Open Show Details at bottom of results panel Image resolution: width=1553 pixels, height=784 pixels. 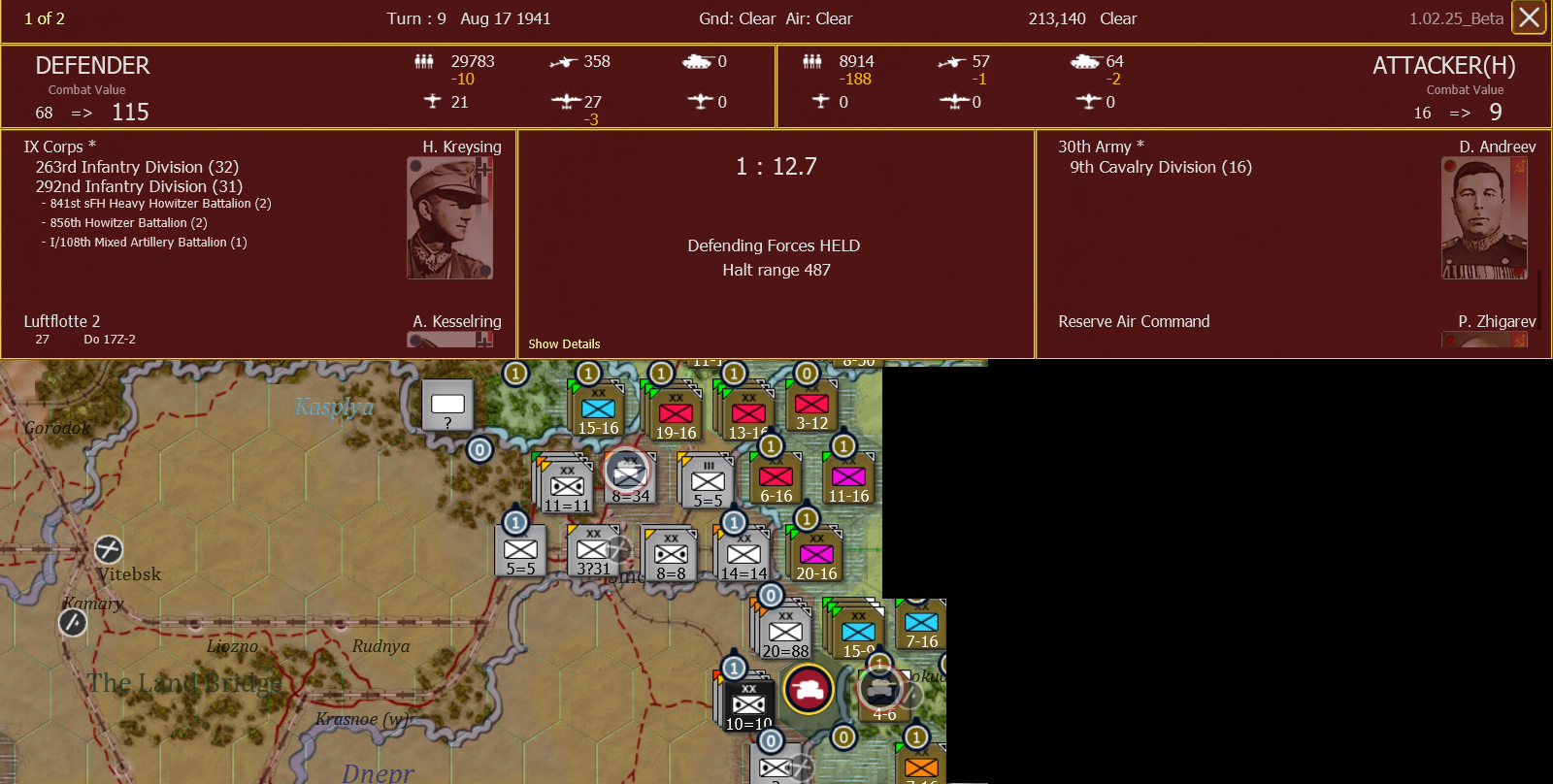click(x=563, y=343)
